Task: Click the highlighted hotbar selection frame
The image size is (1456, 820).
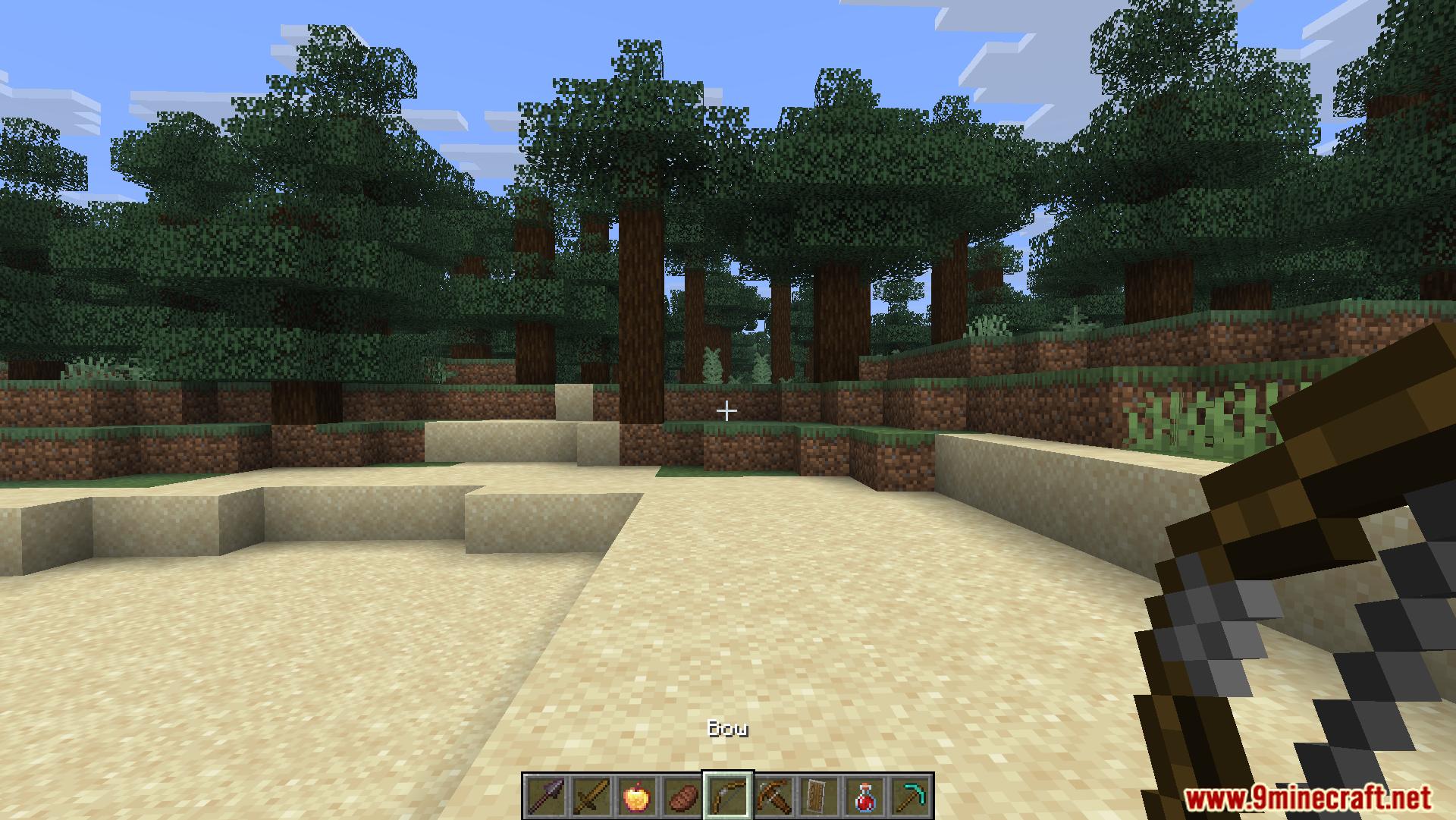Action: 730,796
